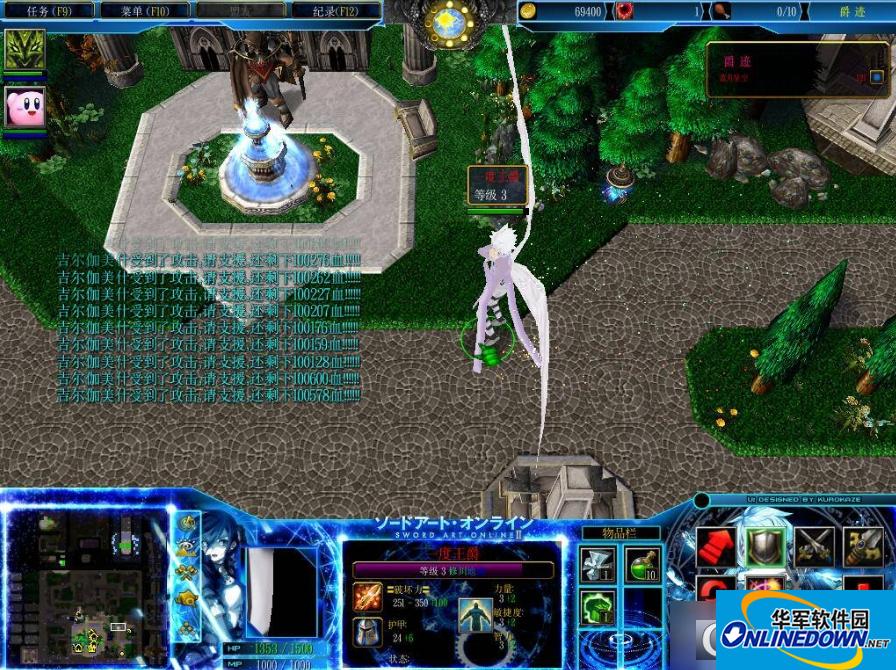896x670 pixels.
Task: Activate the red arrow fist command
Action: (716, 546)
